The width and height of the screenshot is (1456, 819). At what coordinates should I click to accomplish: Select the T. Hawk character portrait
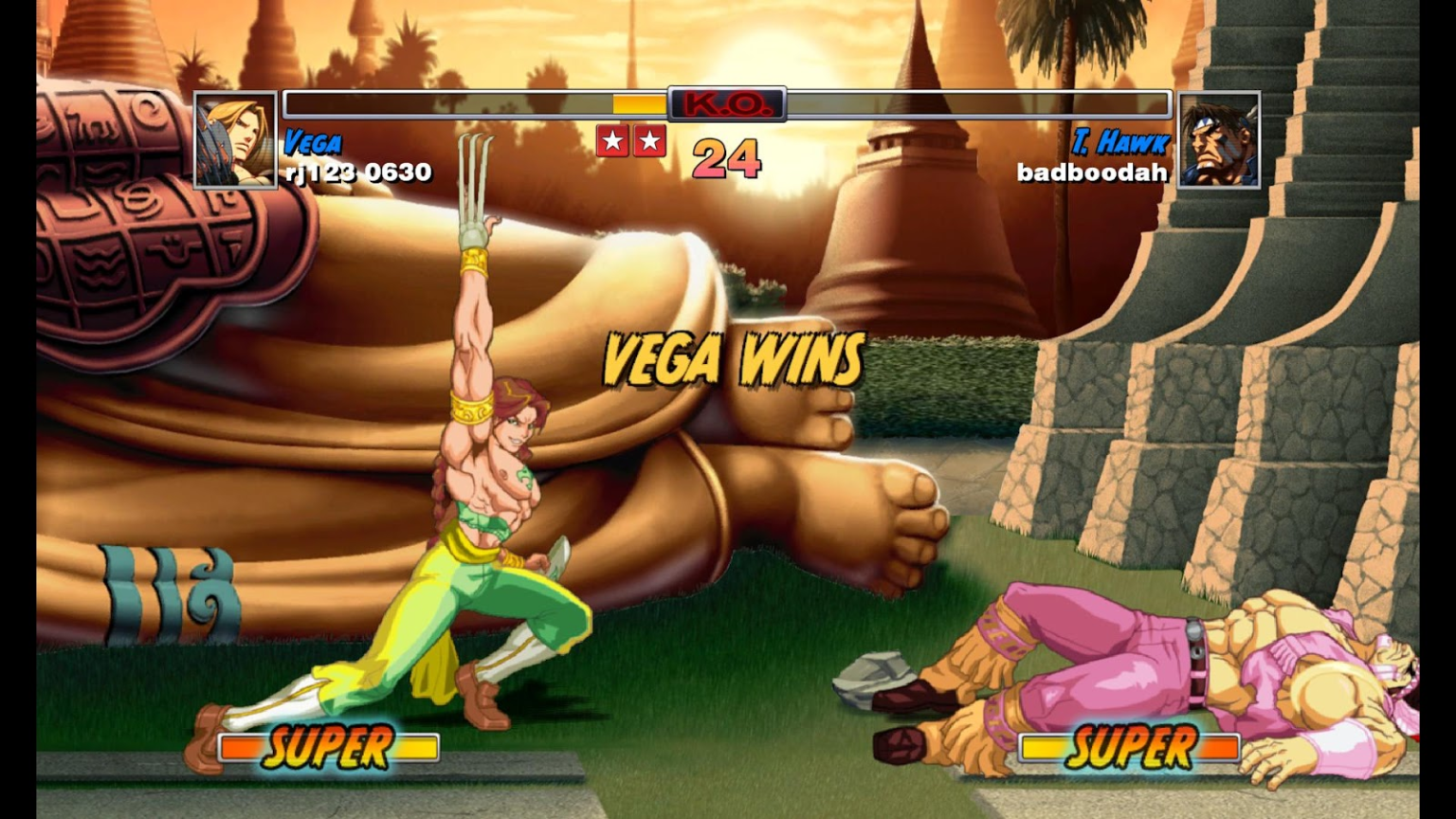coord(1219,140)
